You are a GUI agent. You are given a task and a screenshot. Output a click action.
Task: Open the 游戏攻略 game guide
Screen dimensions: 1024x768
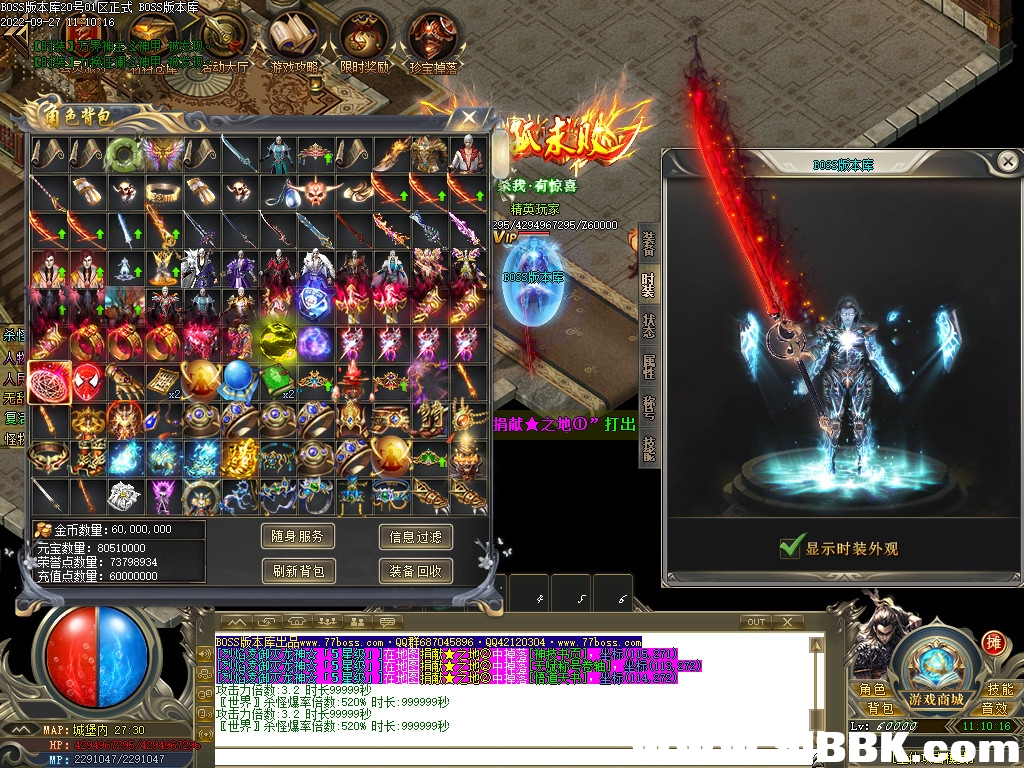pyautogui.click(x=295, y=45)
